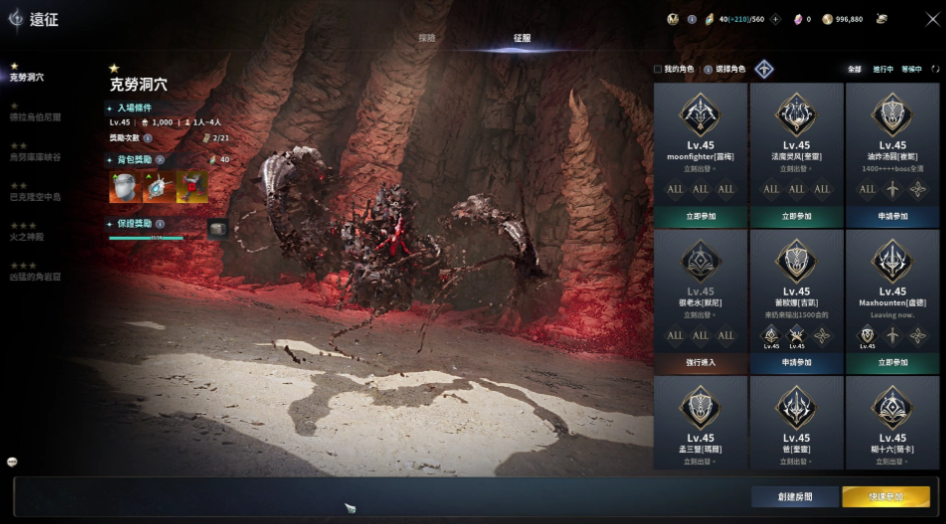Create a room with 創建房間
Image resolution: width=946 pixels, height=524 pixels.
pyautogui.click(x=795, y=496)
